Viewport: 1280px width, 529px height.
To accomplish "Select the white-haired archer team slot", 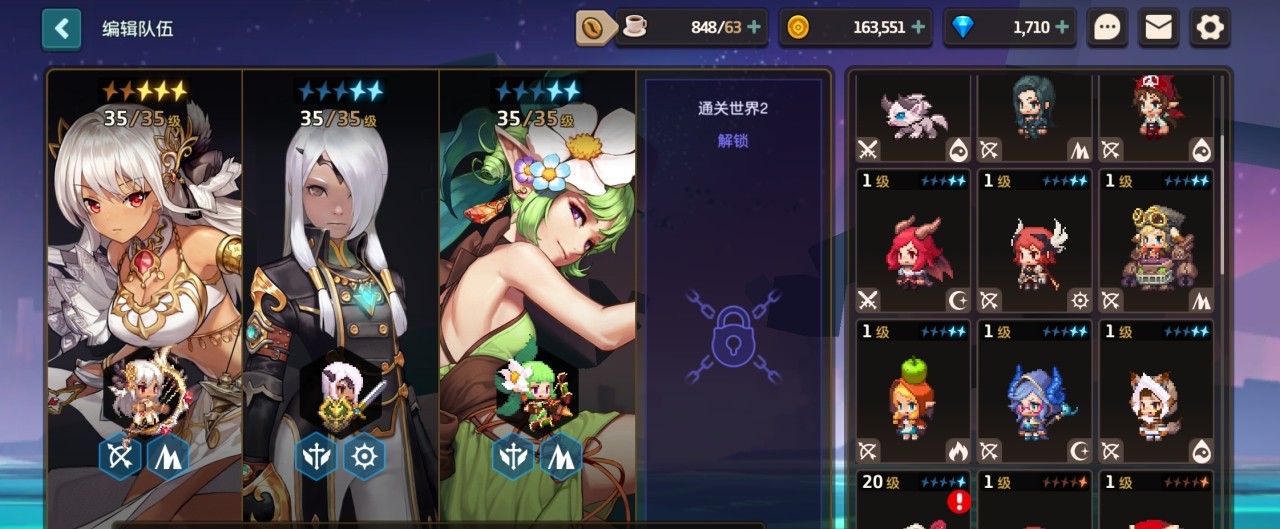I will coord(145,290).
